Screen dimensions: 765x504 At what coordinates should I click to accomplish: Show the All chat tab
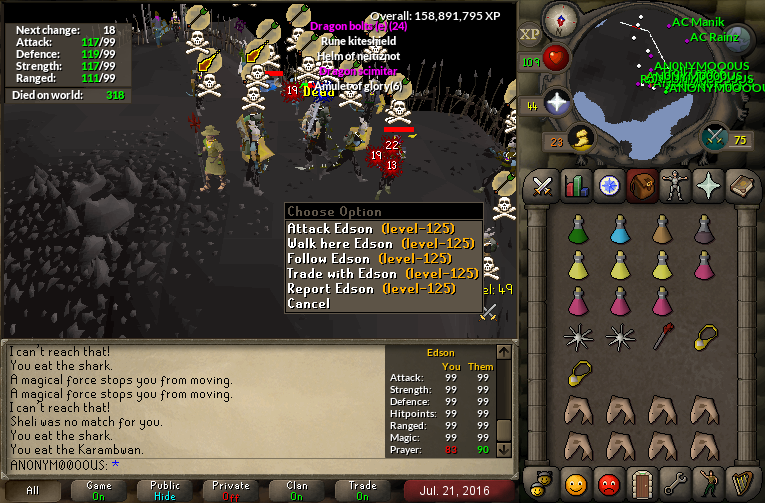[x=33, y=491]
